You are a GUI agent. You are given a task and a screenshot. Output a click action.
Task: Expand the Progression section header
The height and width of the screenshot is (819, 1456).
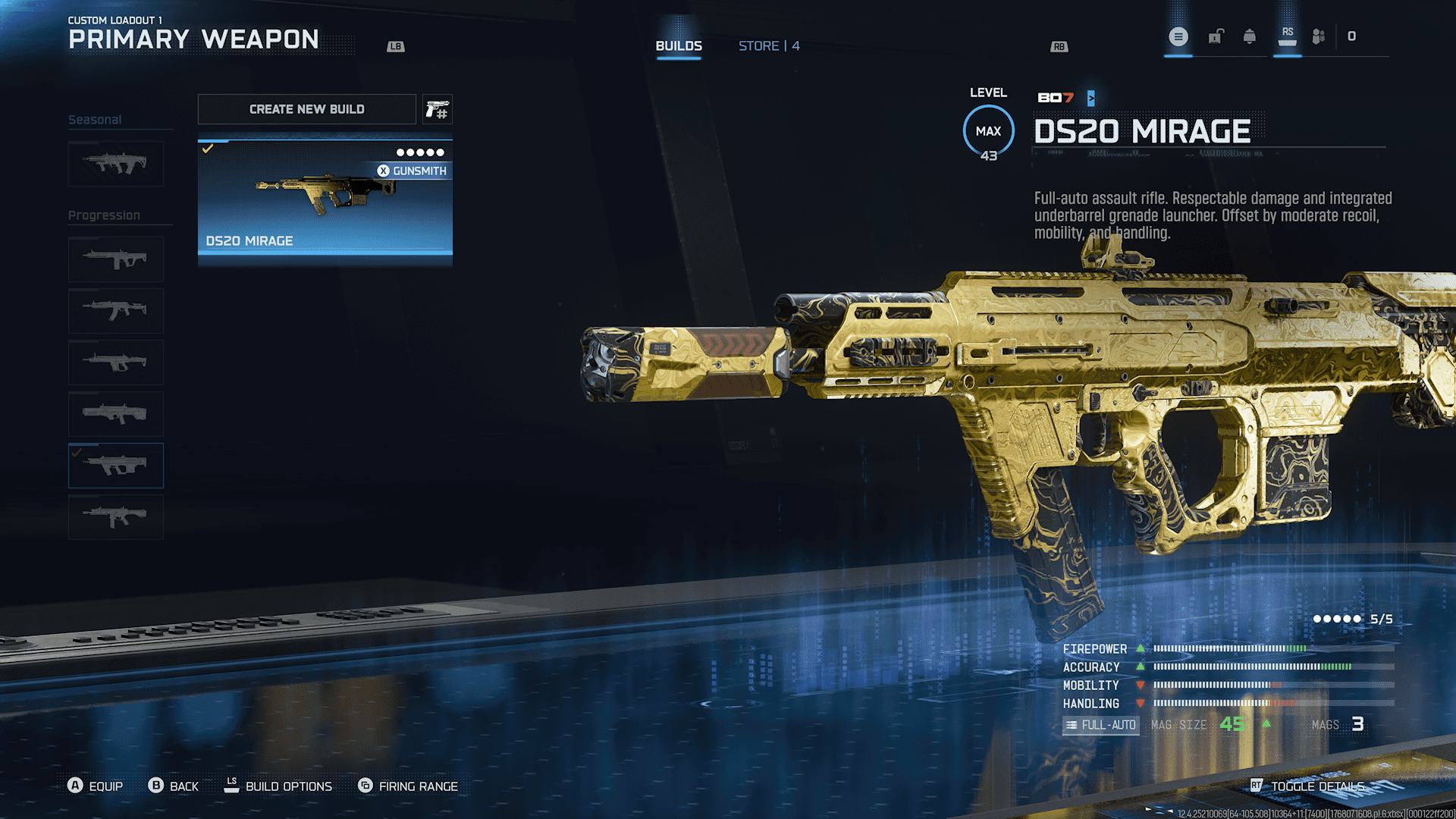tap(104, 215)
